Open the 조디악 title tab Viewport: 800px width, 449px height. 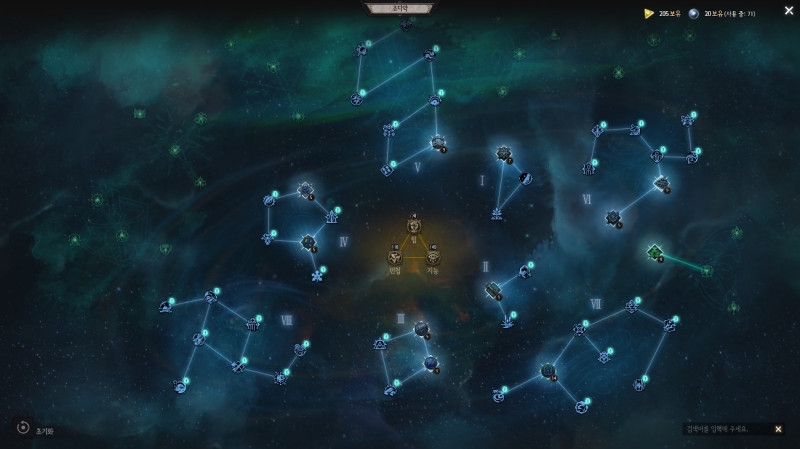[x=399, y=8]
